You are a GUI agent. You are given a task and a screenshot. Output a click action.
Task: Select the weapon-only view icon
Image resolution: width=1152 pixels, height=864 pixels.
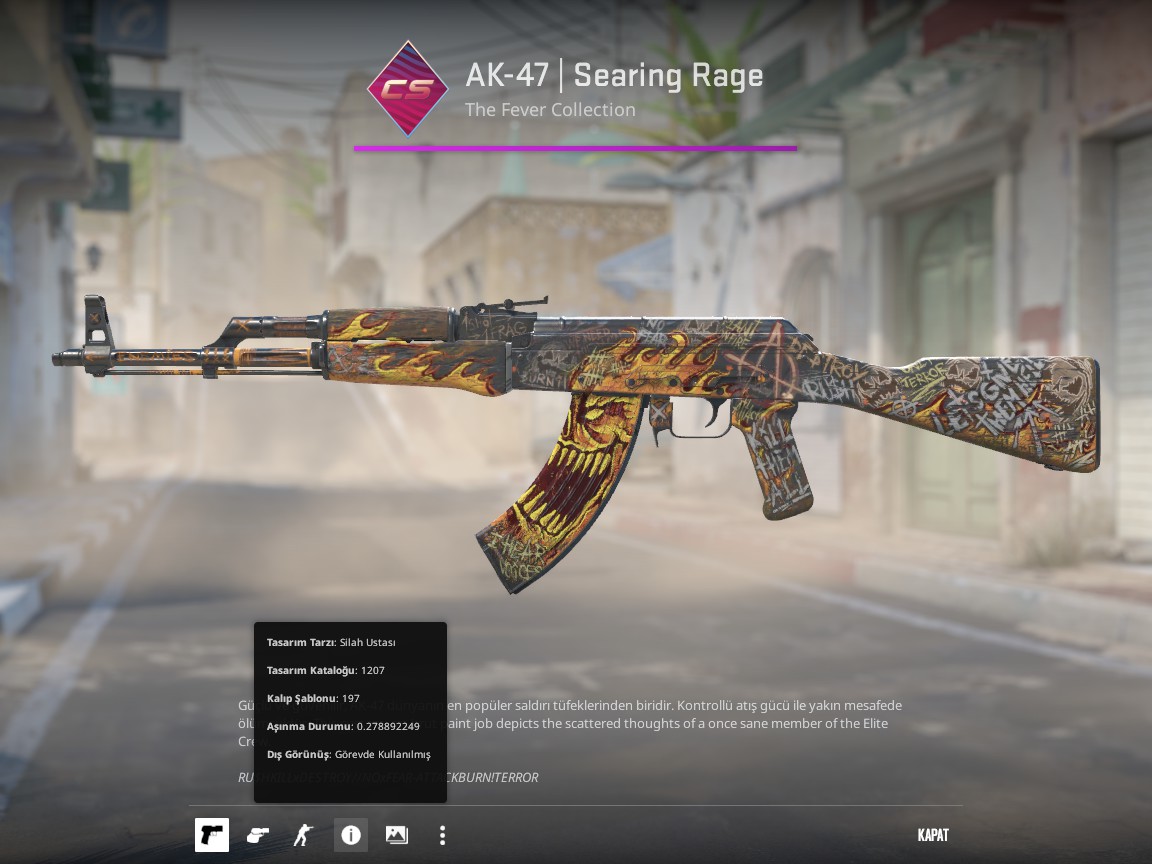click(x=212, y=835)
